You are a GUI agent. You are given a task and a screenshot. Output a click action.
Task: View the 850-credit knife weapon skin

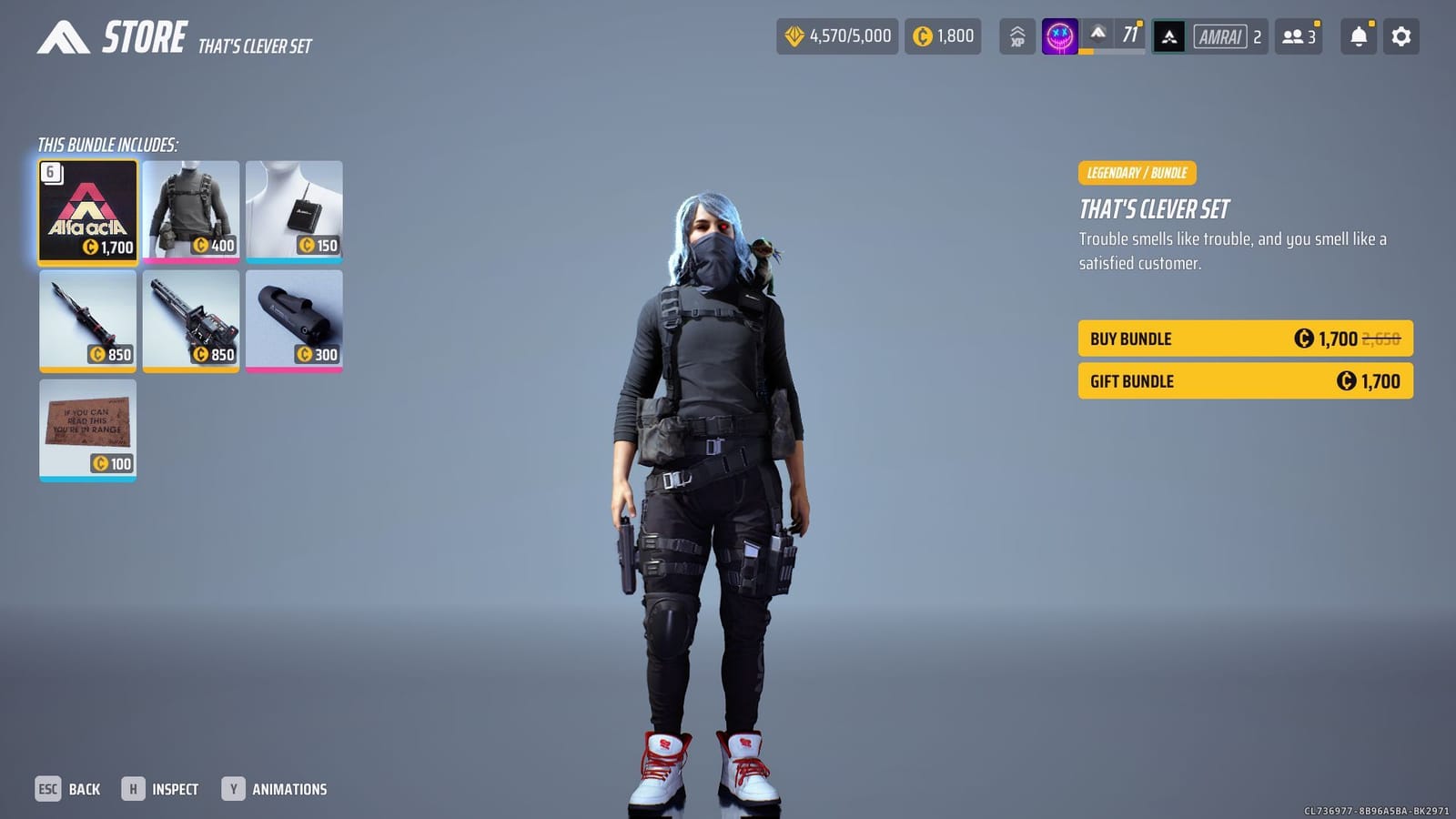(x=87, y=320)
